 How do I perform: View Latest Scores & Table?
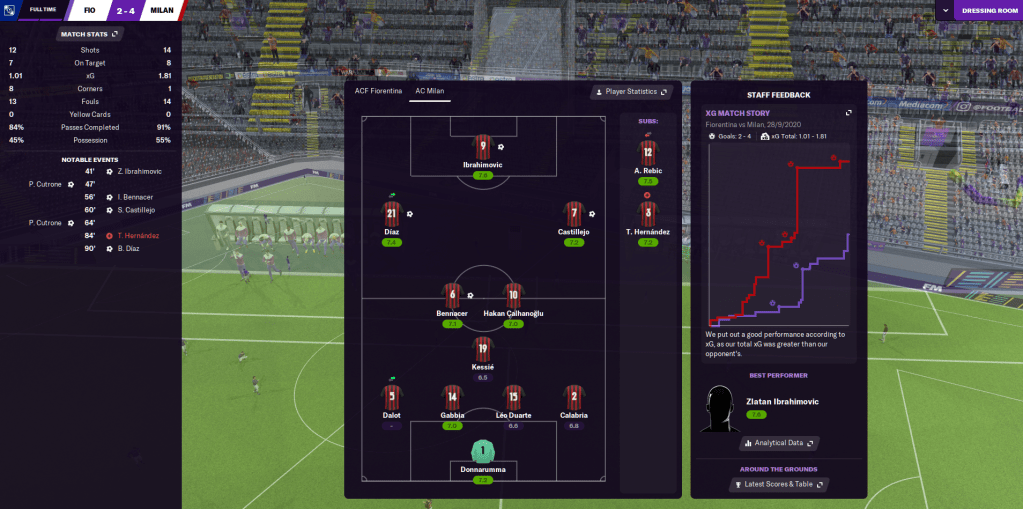(x=779, y=485)
